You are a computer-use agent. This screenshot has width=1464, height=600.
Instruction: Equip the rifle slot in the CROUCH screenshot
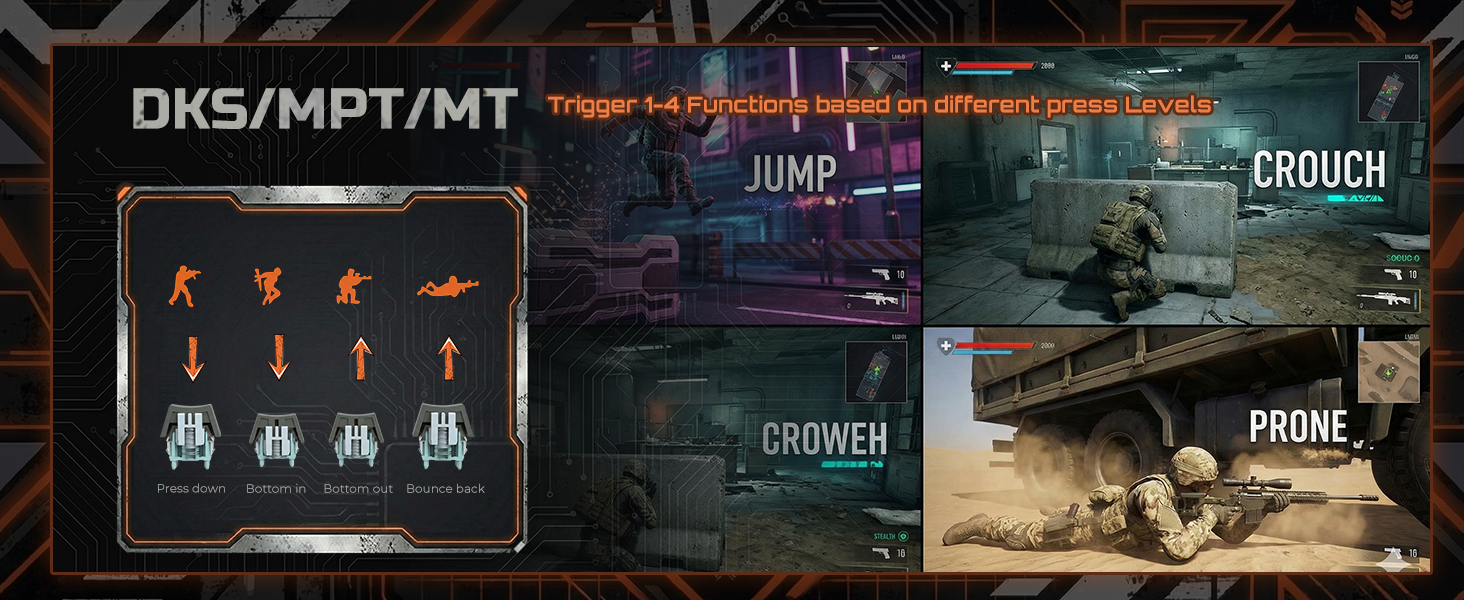click(x=1386, y=299)
